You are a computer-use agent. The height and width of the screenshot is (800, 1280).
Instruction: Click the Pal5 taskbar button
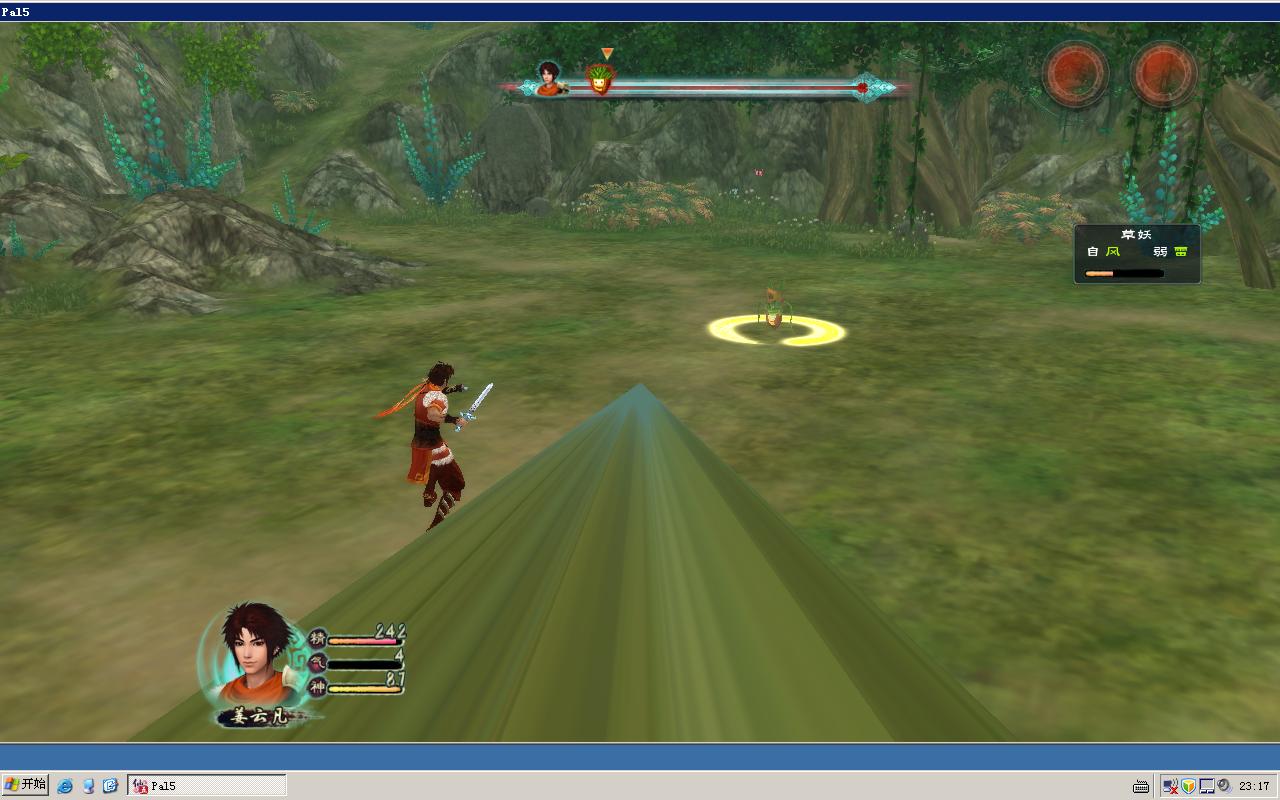207,786
